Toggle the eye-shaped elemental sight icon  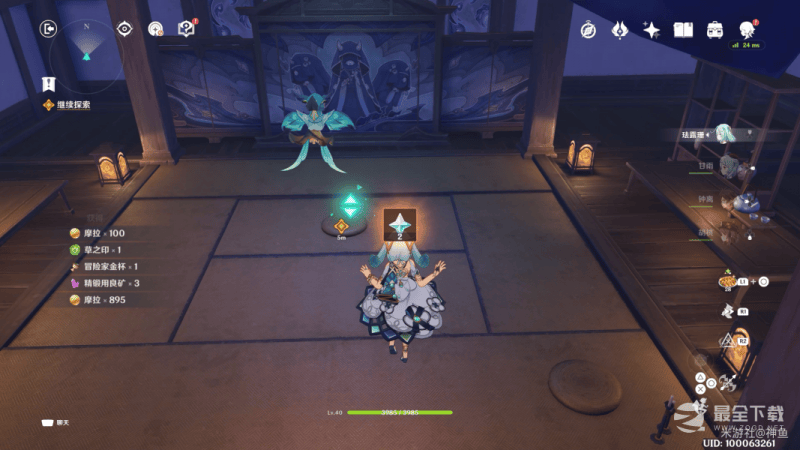tap(125, 29)
